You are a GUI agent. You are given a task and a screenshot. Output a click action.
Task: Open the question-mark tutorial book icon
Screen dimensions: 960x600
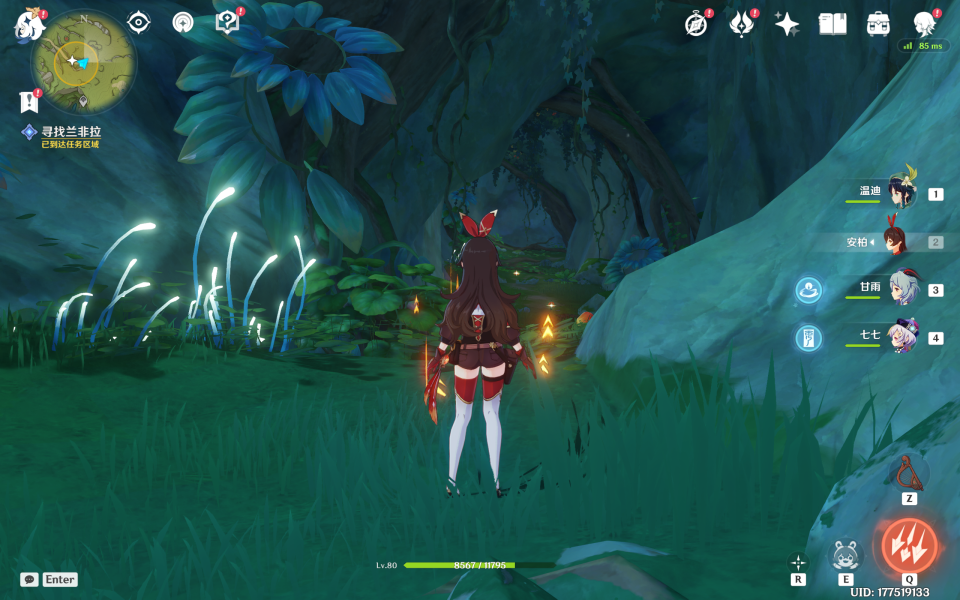coord(228,23)
